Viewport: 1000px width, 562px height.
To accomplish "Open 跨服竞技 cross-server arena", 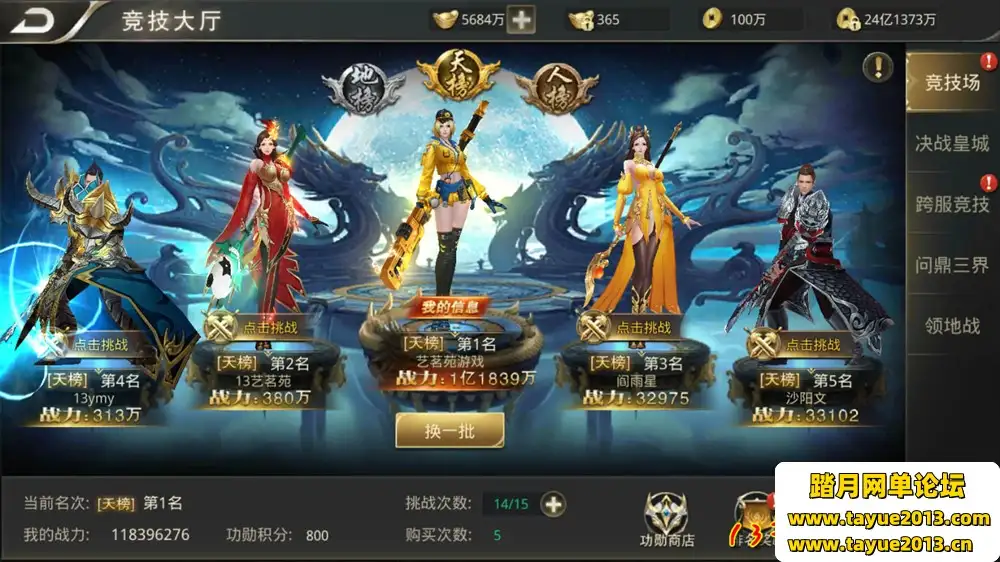I will [x=951, y=204].
